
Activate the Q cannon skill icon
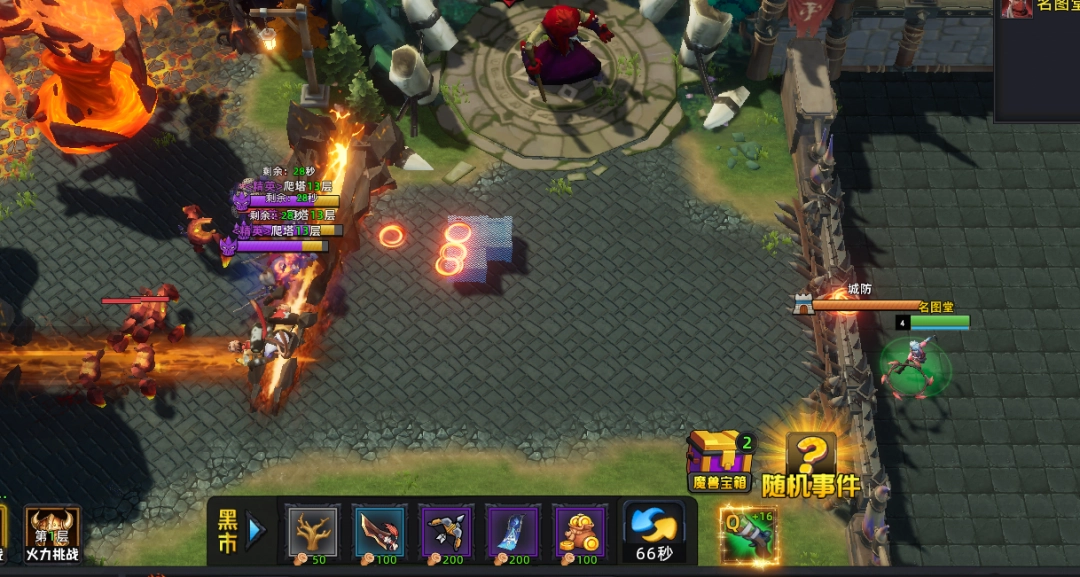tap(747, 535)
